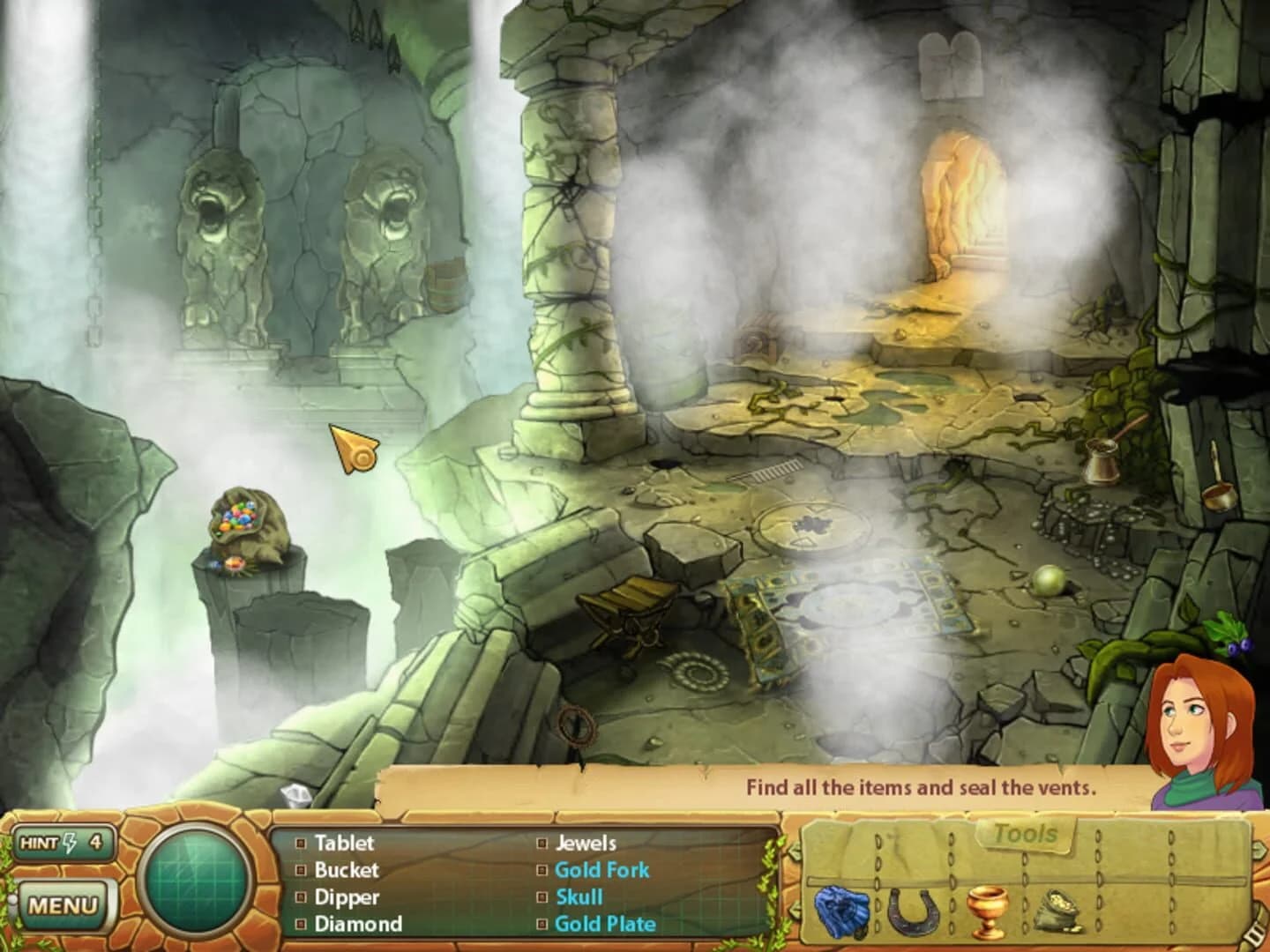Screen dimensions: 1270x952
Task: Mark the checkbox next to Skull
Action: click(x=543, y=898)
